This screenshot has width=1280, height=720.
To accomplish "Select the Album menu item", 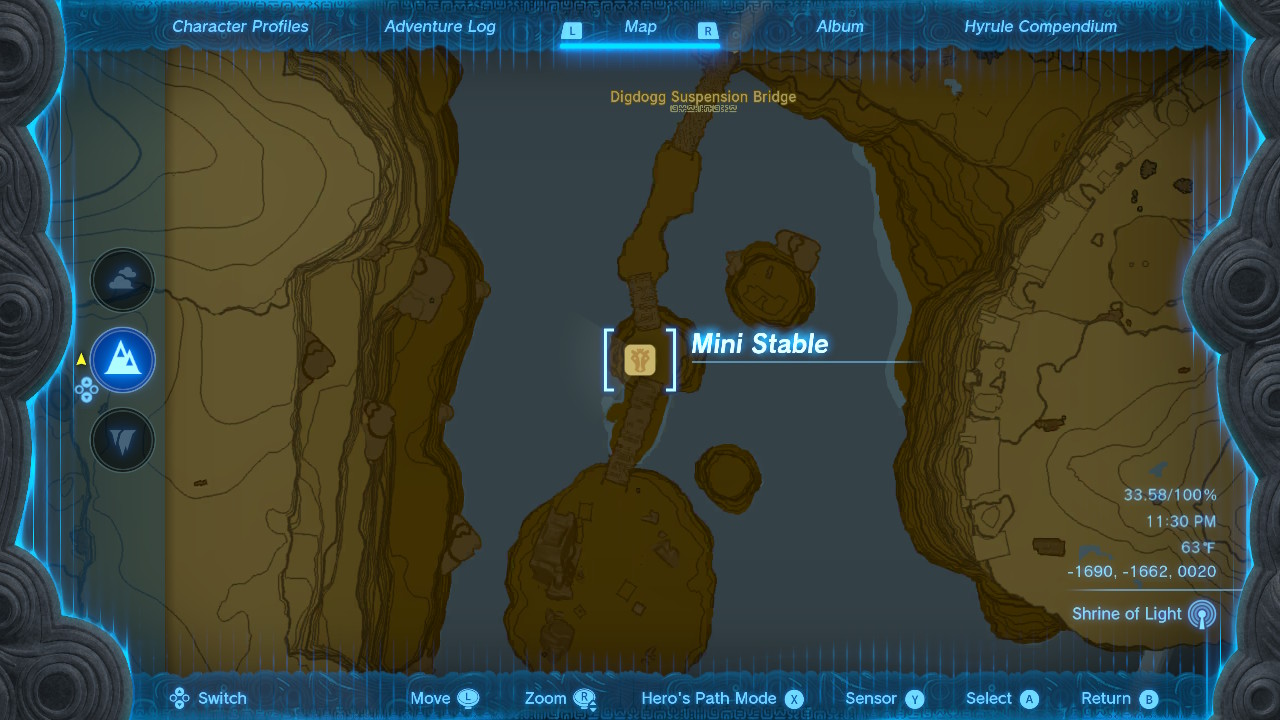I will tap(839, 27).
